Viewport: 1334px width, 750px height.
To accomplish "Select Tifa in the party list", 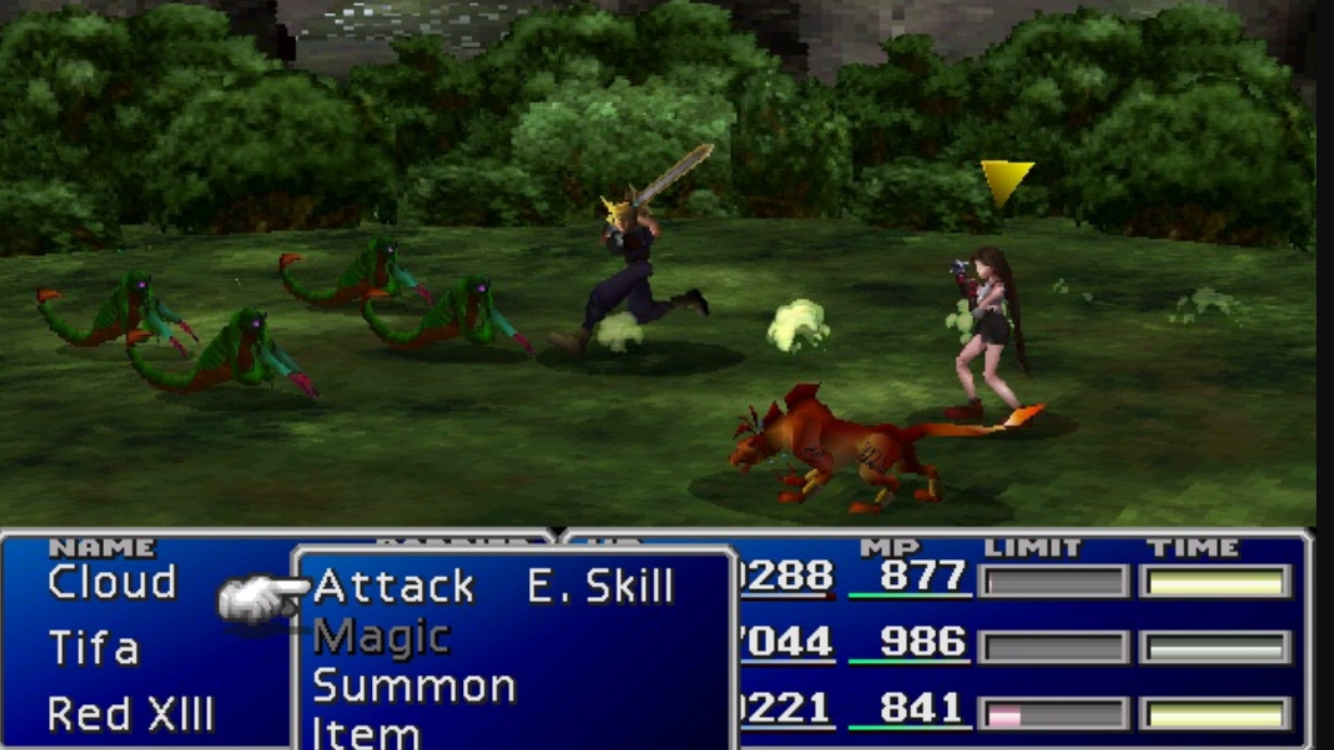I will pos(94,648).
